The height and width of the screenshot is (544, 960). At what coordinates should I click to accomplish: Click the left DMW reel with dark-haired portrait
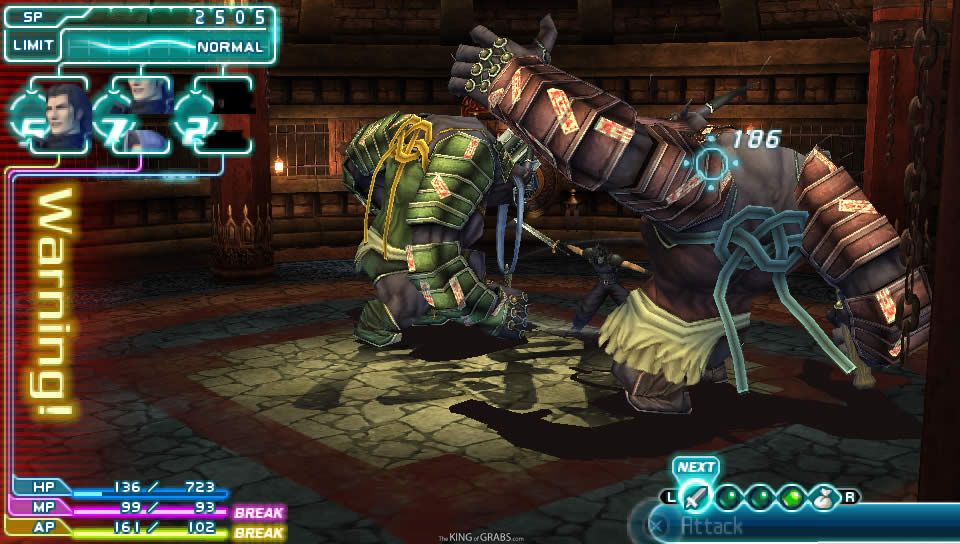click(x=58, y=116)
